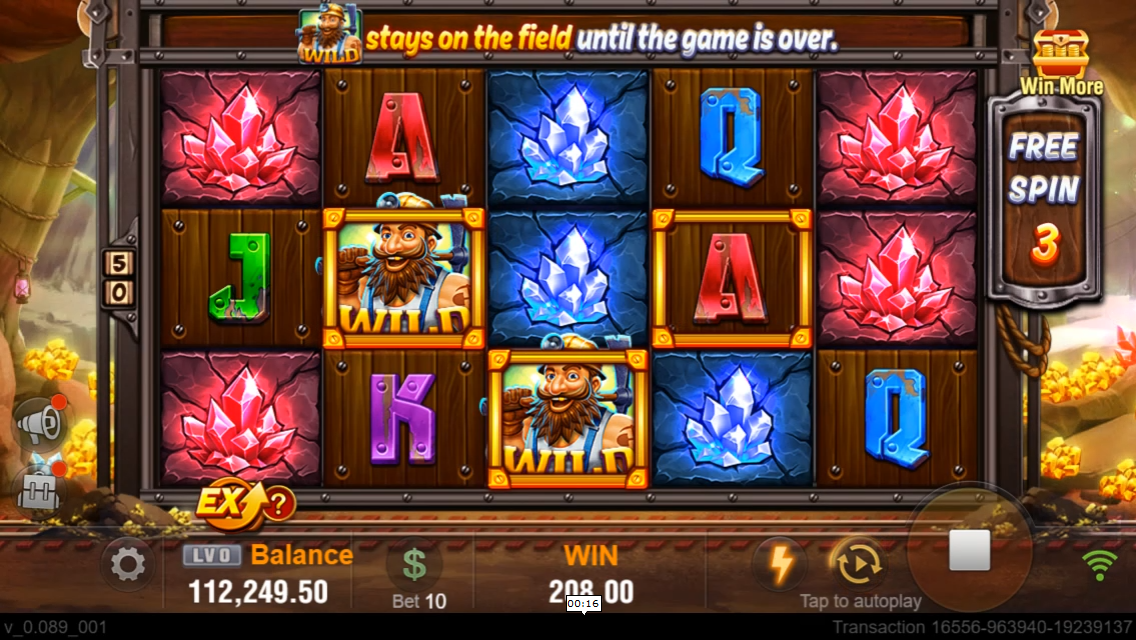Toggle the lightning bolt turbo mode
Image resolution: width=1136 pixels, height=640 pixels.
pos(779,565)
